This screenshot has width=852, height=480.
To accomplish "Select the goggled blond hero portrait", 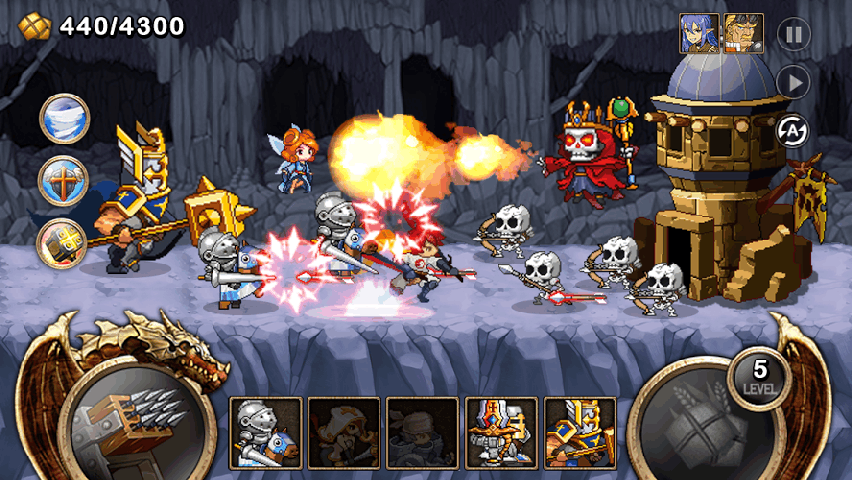I will [x=743, y=33].
